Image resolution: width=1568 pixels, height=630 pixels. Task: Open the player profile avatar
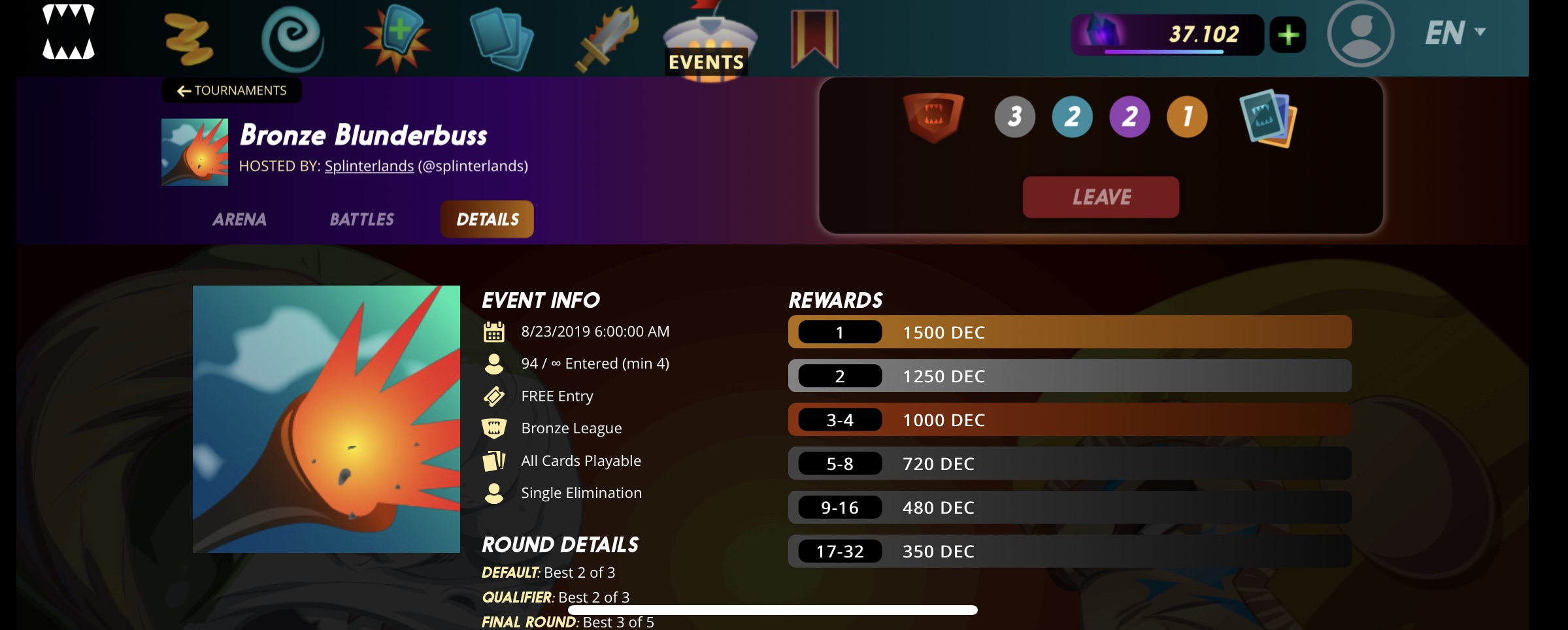(x=1361, y=33)
